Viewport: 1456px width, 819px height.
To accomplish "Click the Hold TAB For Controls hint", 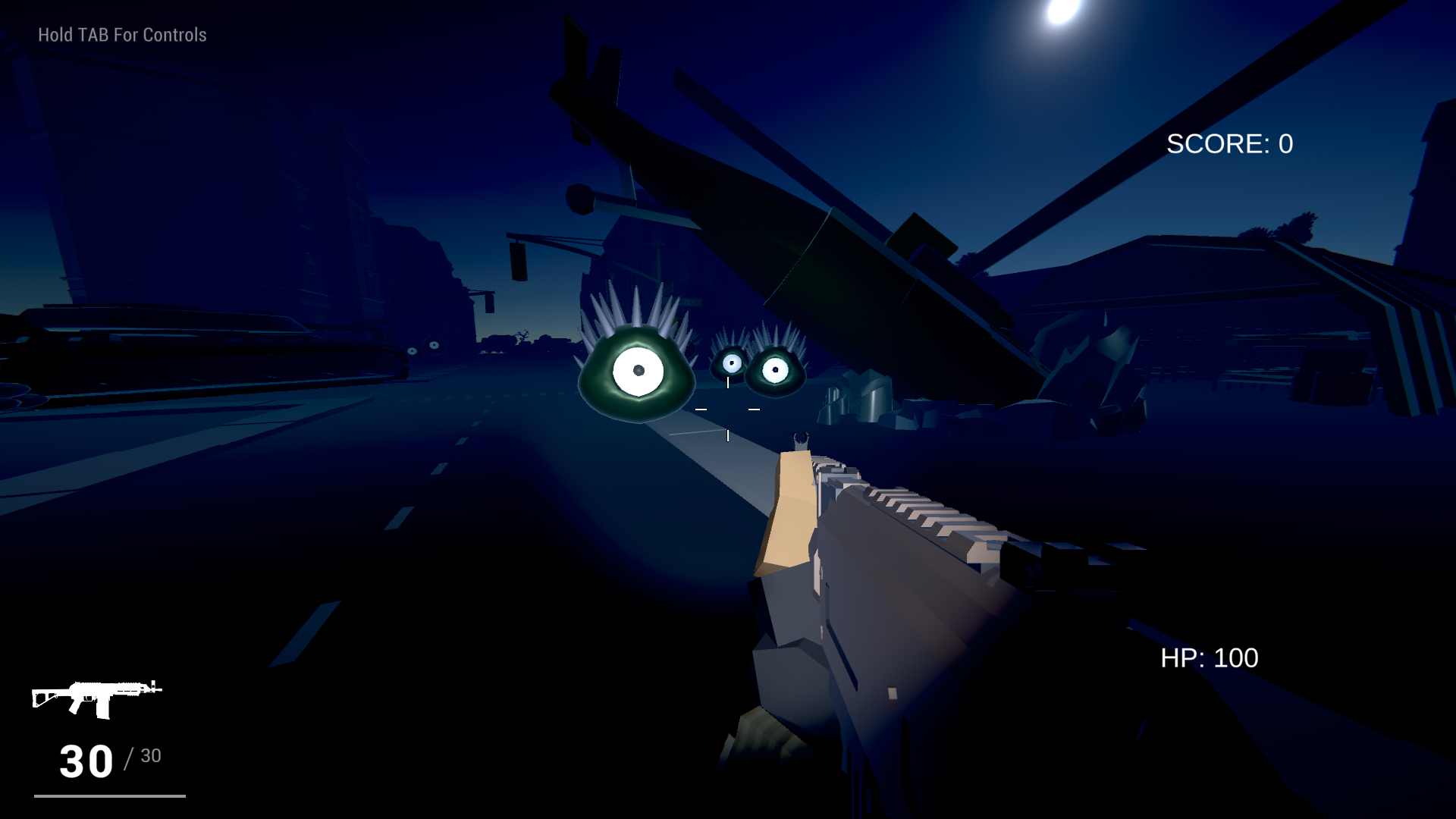I will coord(121,34).
